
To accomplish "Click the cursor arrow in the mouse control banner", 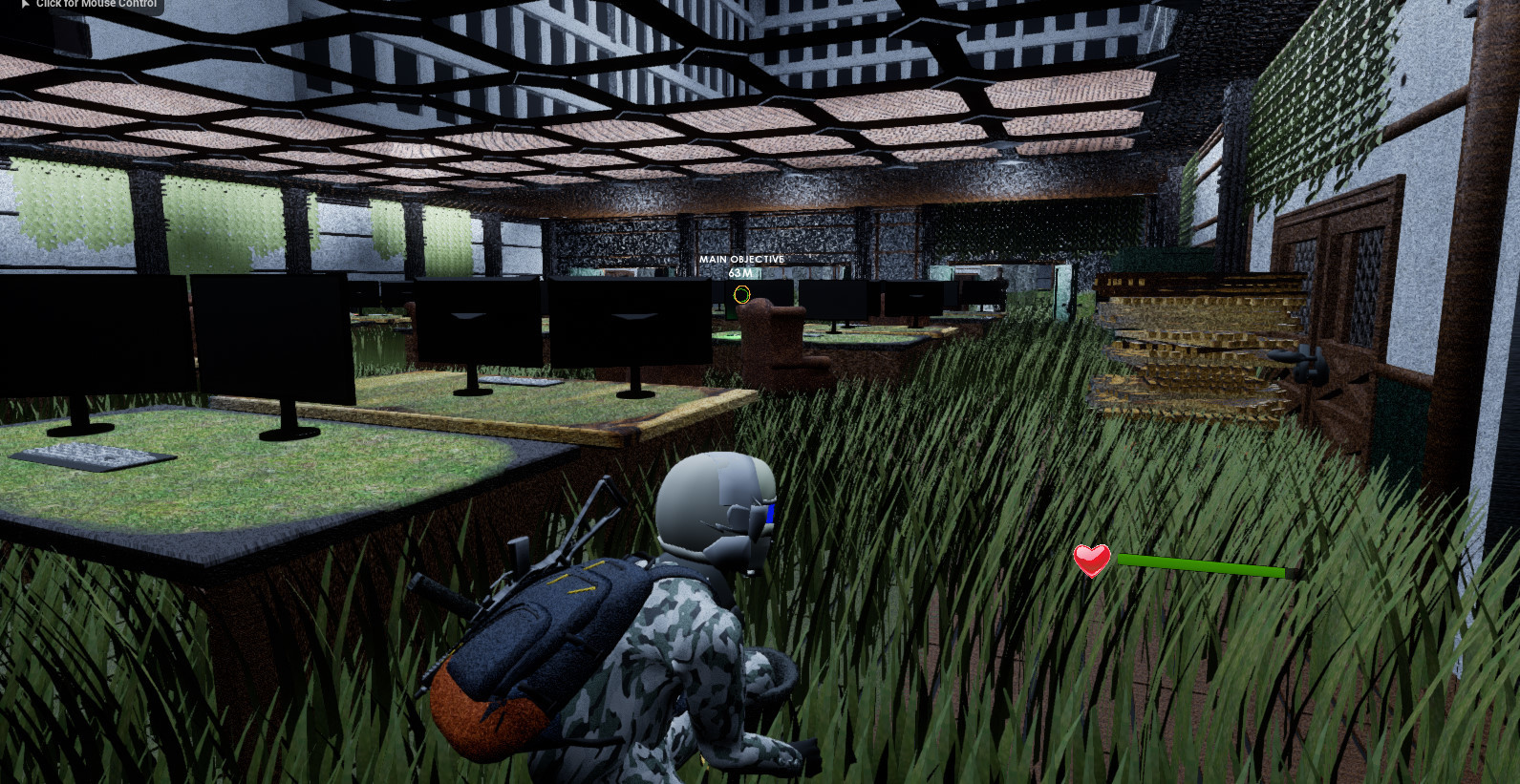I will (24, 5).
